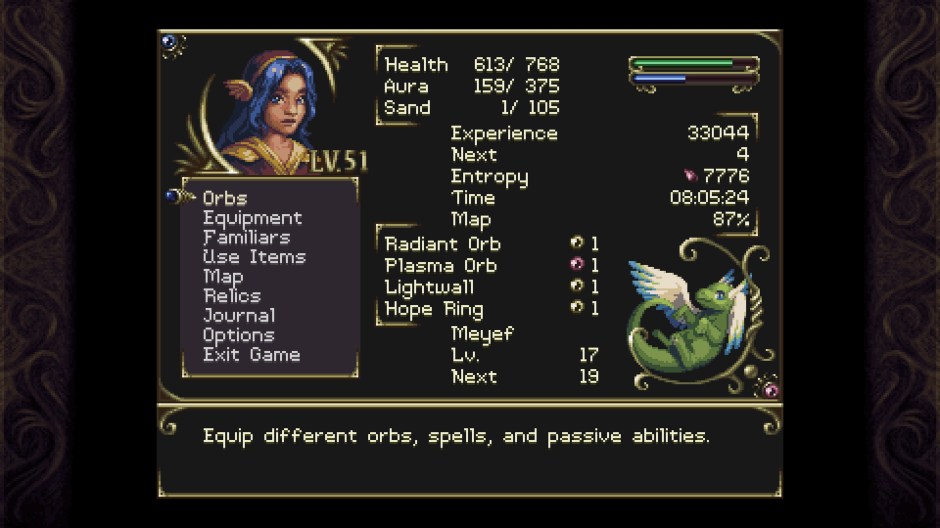940x528 pixels.
Task: Select Equipment in the pause menu
Action: (252, 218)
